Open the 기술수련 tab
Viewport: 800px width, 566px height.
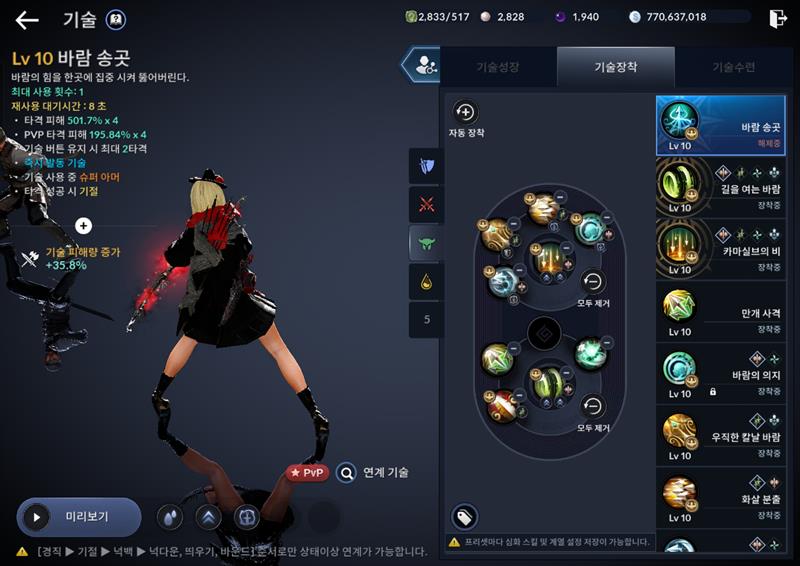[x=734, y=67]
